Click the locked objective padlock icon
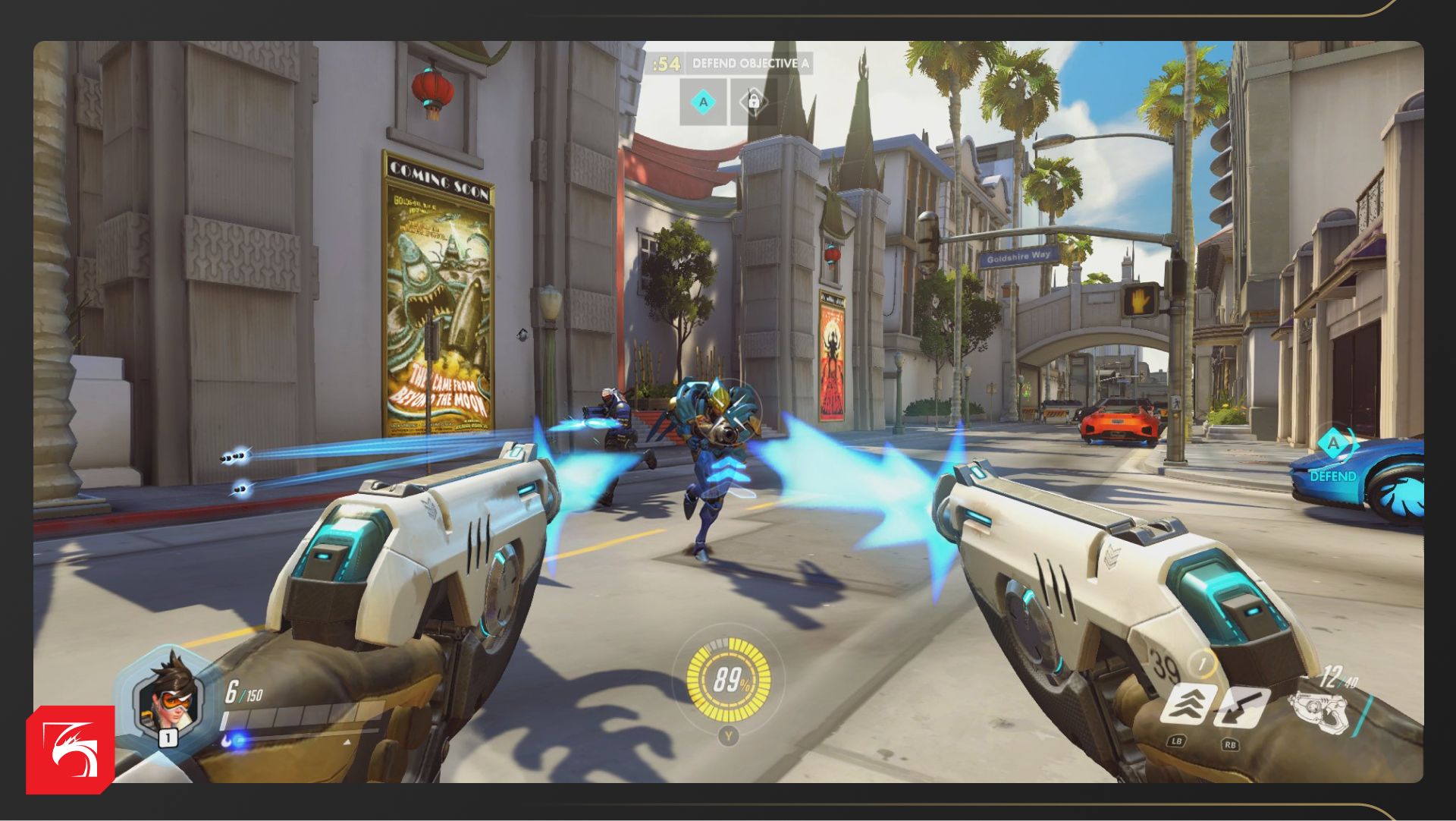 click(x=753, y=101)
